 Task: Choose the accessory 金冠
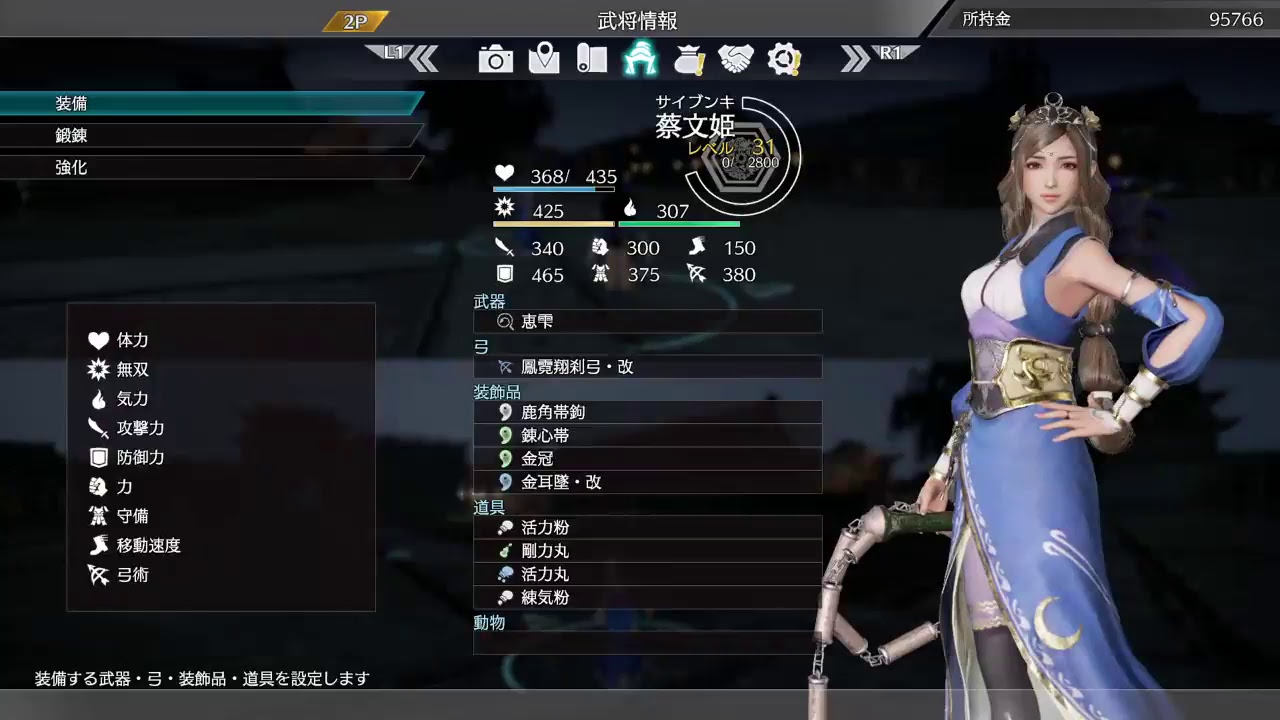tap(647, 458)
